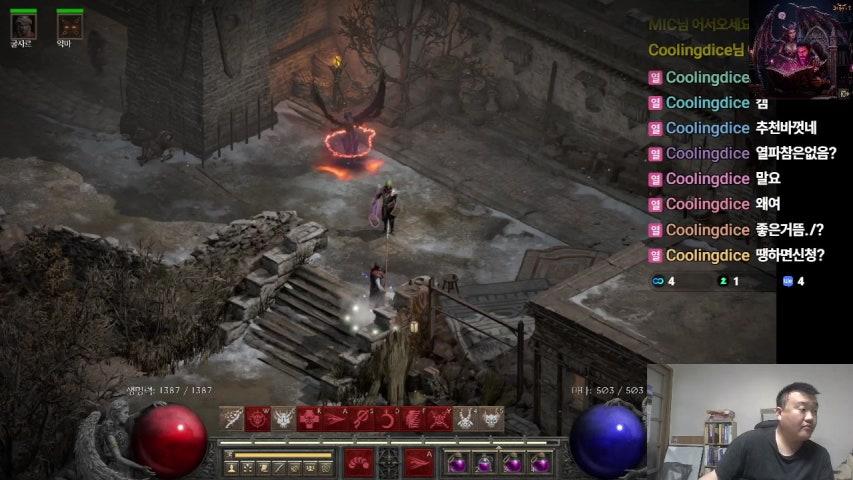This screenshot has height=480, width=853.
Task: Select the mercenary portrait
Action: point(23,24)
